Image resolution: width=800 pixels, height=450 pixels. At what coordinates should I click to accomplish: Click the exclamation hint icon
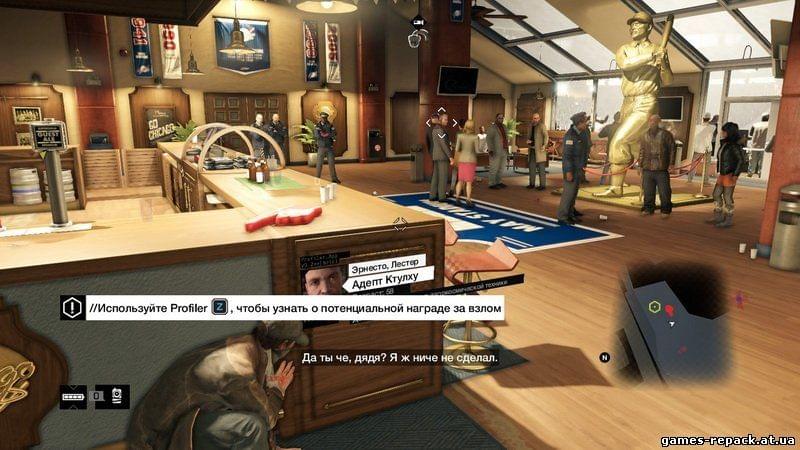point(72,308)
